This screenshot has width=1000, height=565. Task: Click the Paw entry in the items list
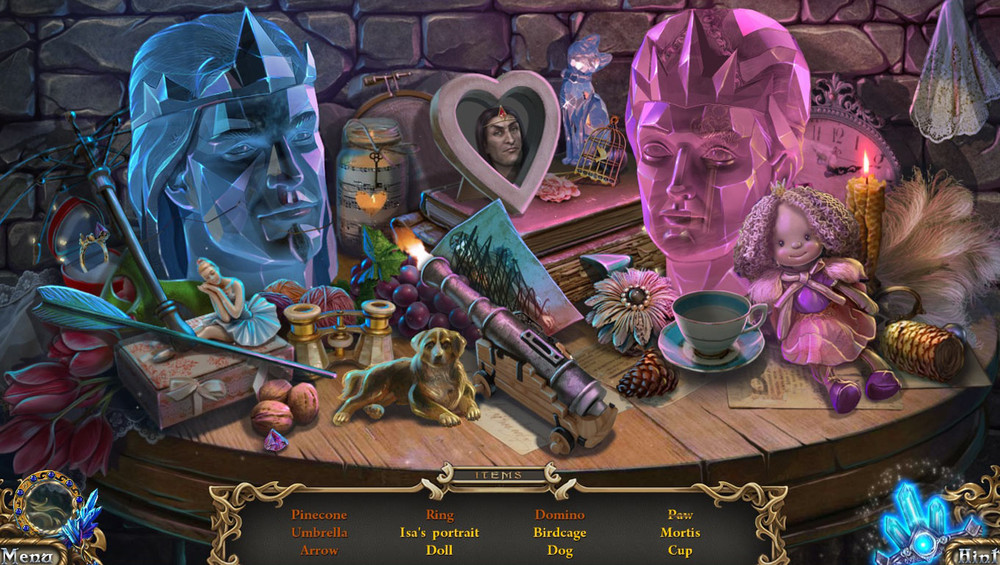tap(680, 515)
